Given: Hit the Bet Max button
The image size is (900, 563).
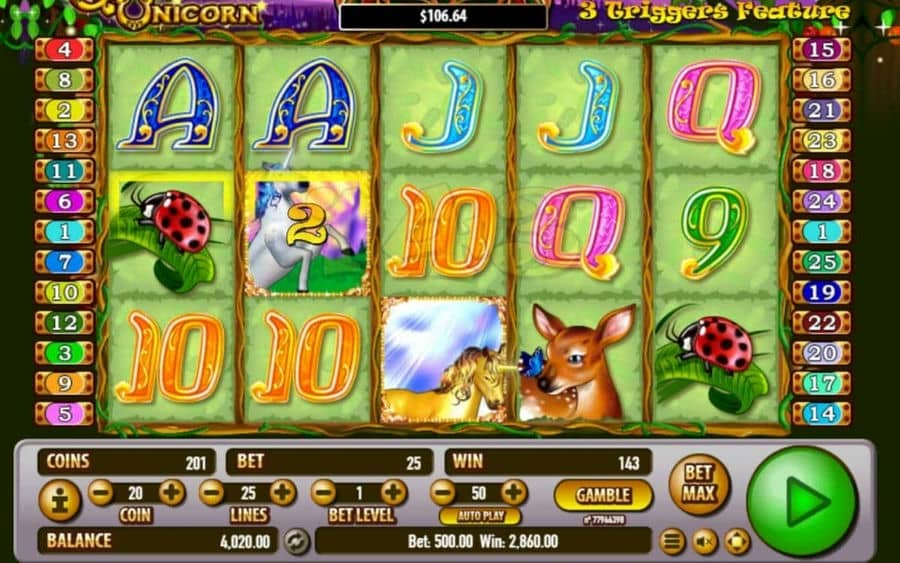Looking at the screenshot, I should [x=699, y=484].
